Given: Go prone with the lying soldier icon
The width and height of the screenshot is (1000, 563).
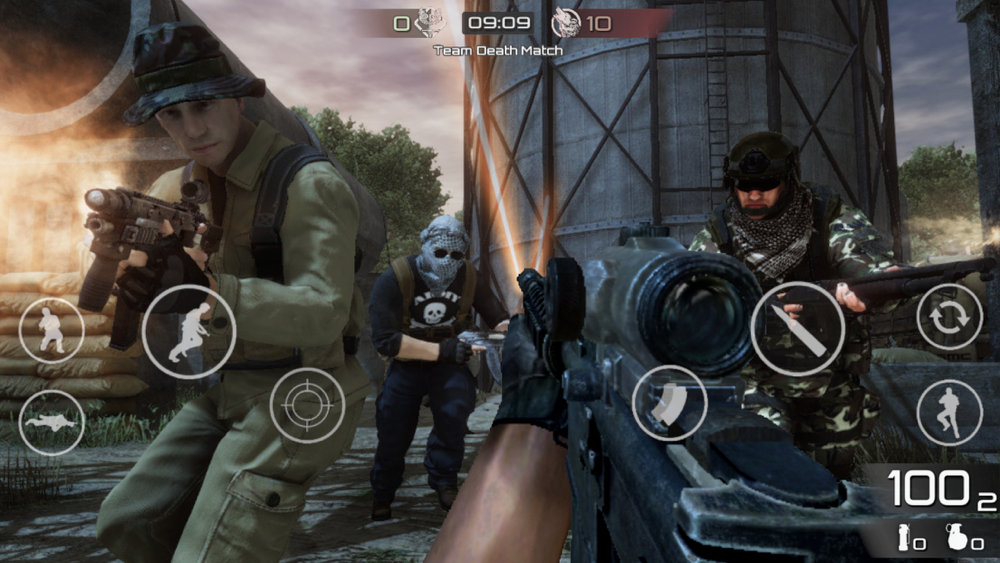Looking at the screenshot, I should (x=51, y=422).
